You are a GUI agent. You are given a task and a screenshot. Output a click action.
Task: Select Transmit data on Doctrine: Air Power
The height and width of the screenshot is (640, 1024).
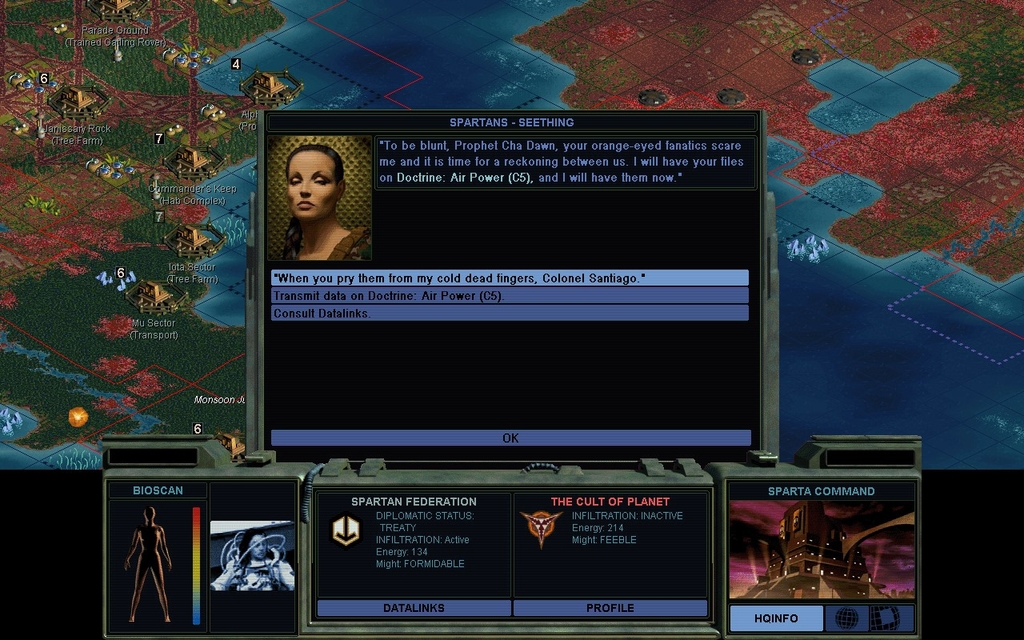(x=509, y=296)
